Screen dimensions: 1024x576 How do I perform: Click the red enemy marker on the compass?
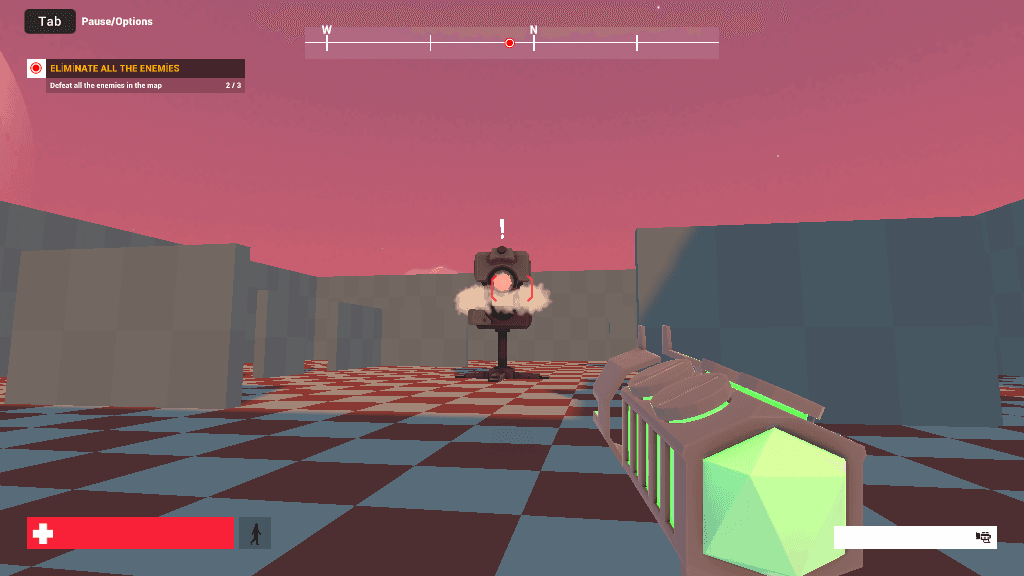coord(509,43)
